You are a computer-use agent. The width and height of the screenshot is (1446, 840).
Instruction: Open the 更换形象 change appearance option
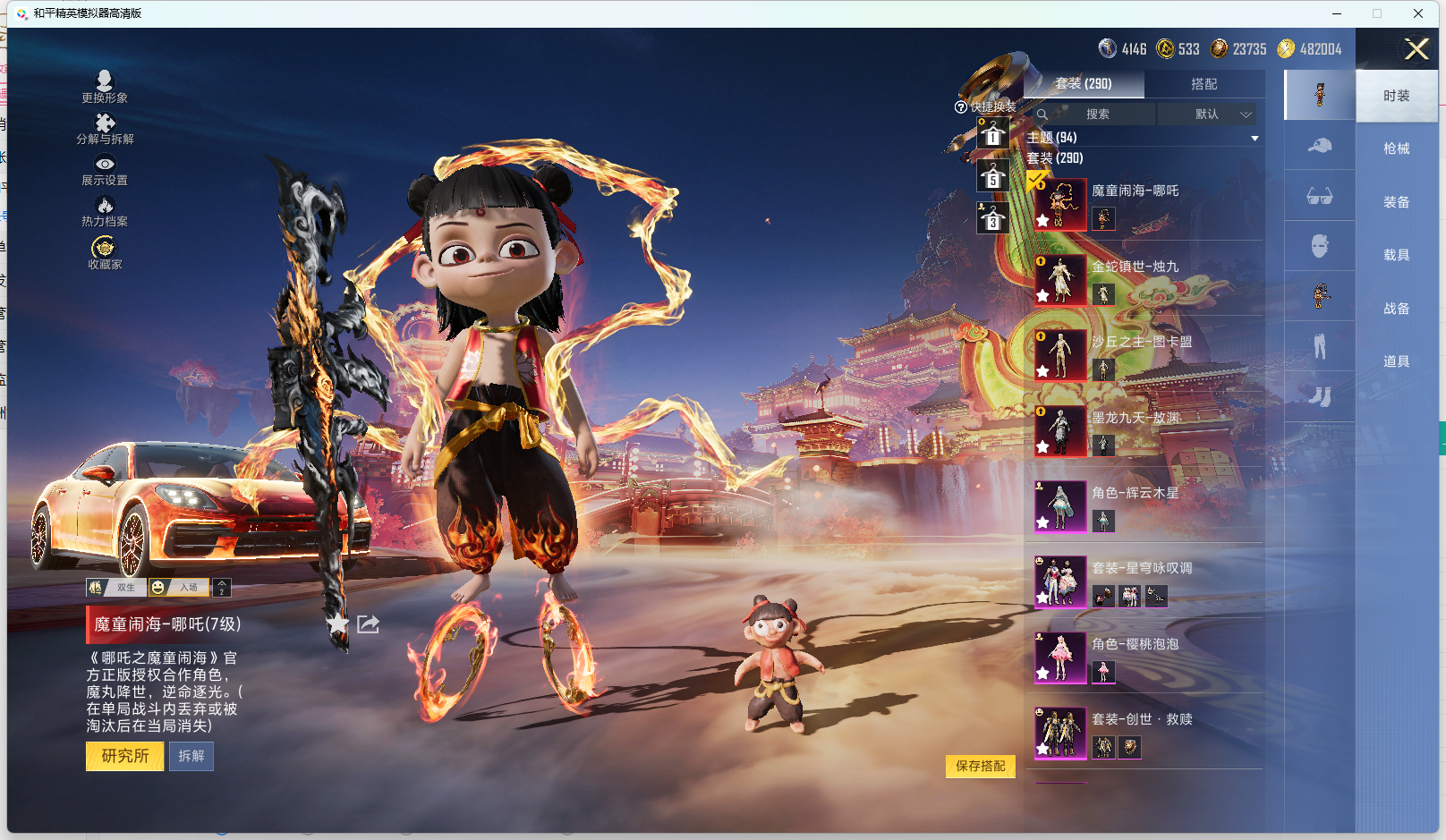[105, 87]
